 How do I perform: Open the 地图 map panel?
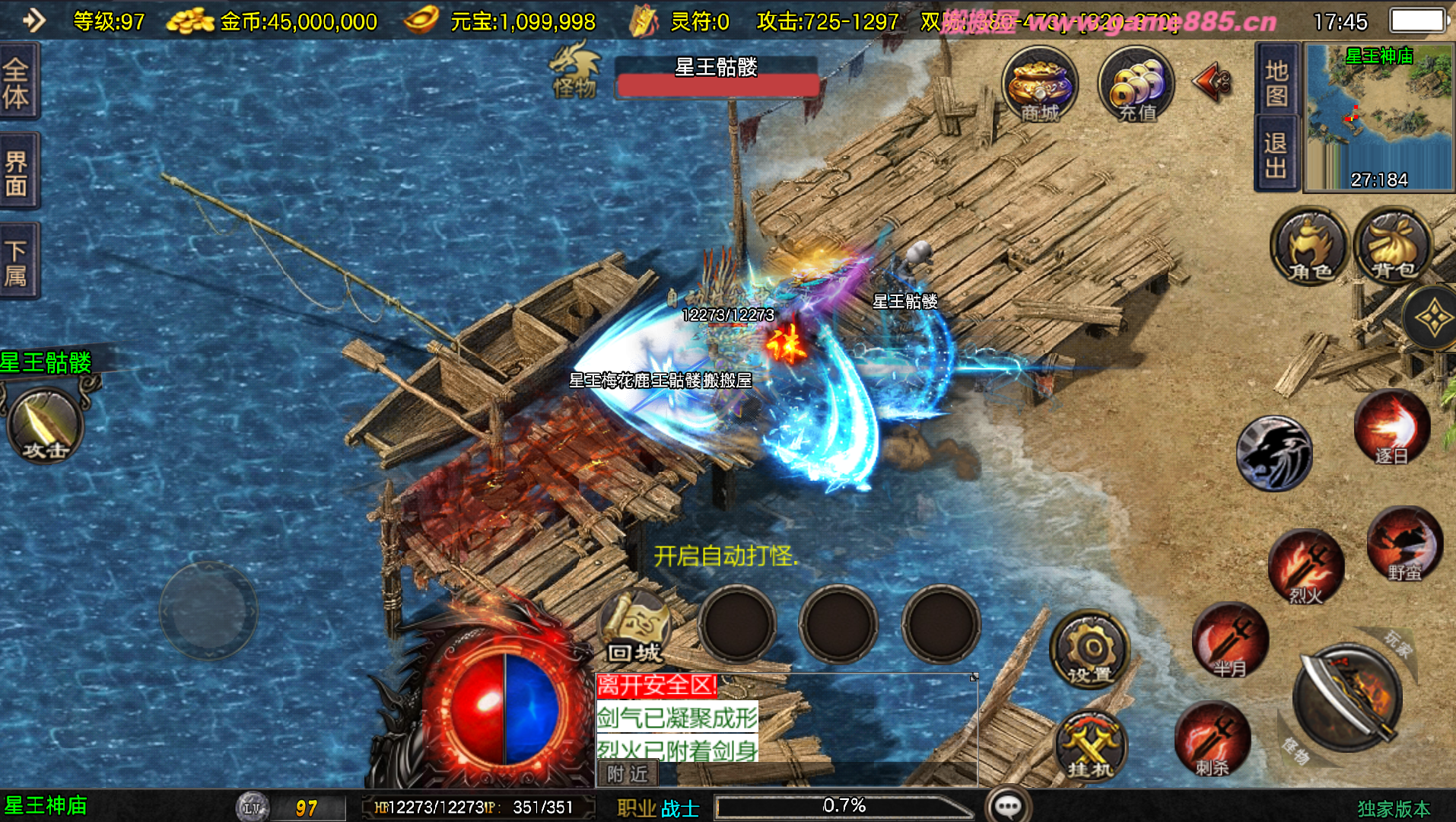pos(1276,82)
